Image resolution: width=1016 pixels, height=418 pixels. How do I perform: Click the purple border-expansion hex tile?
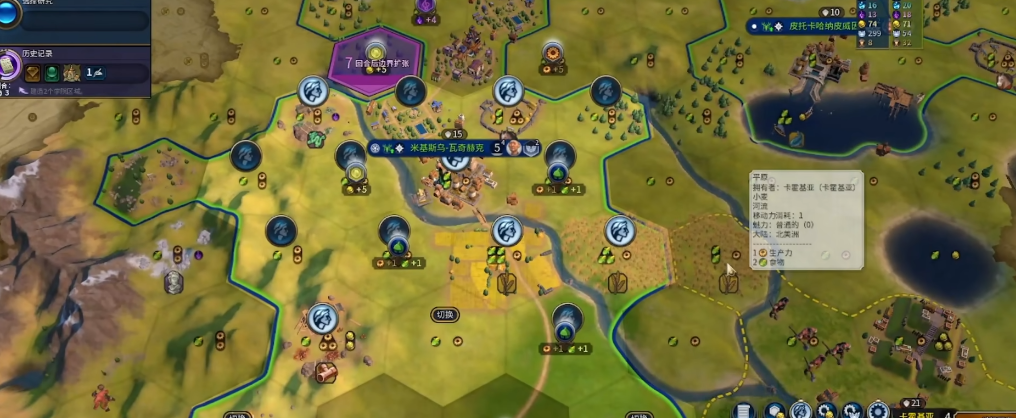(x=375, y=60)
